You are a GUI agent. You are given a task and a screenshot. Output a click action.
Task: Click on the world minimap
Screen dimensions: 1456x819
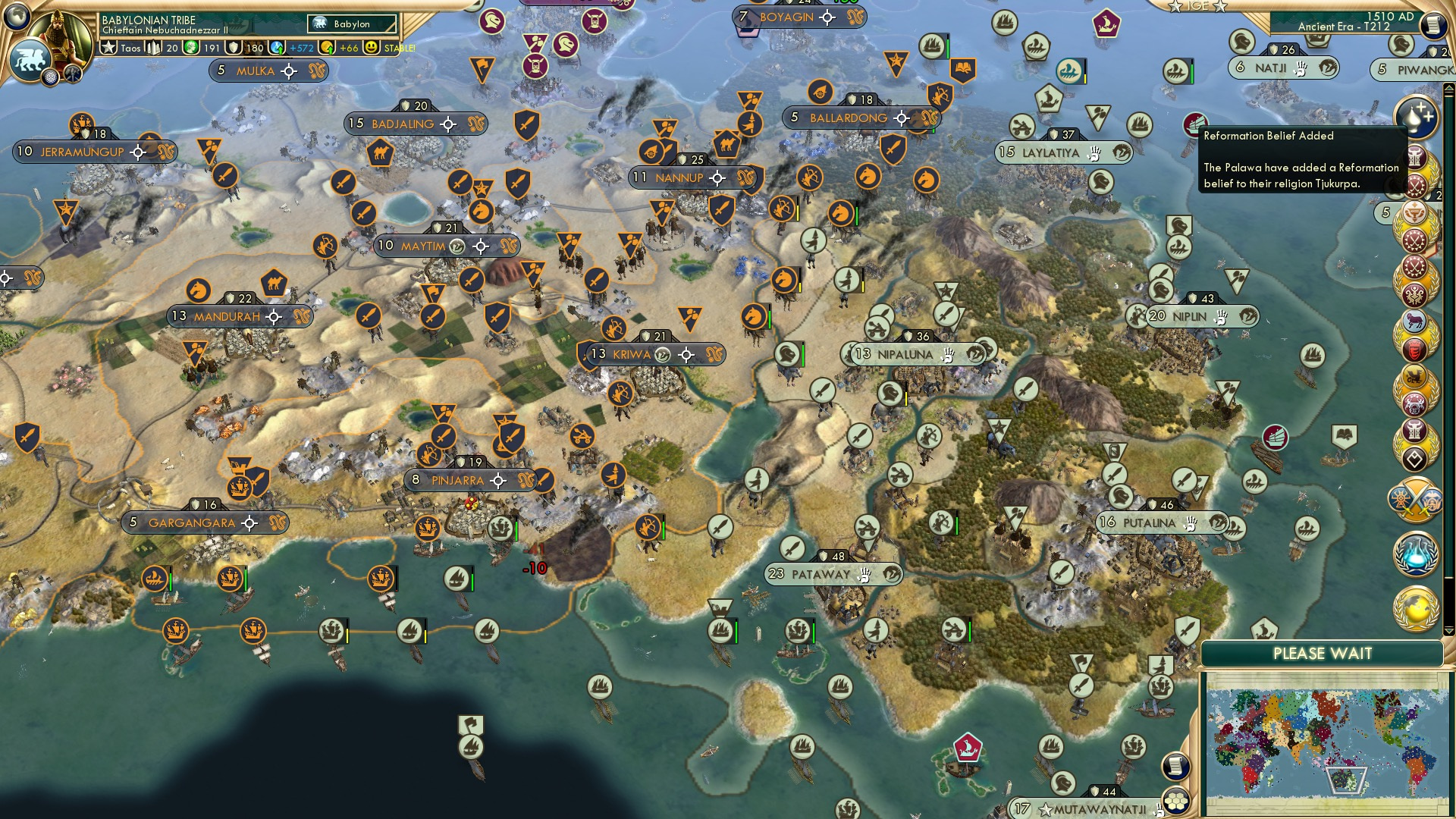coord(1324,742)
